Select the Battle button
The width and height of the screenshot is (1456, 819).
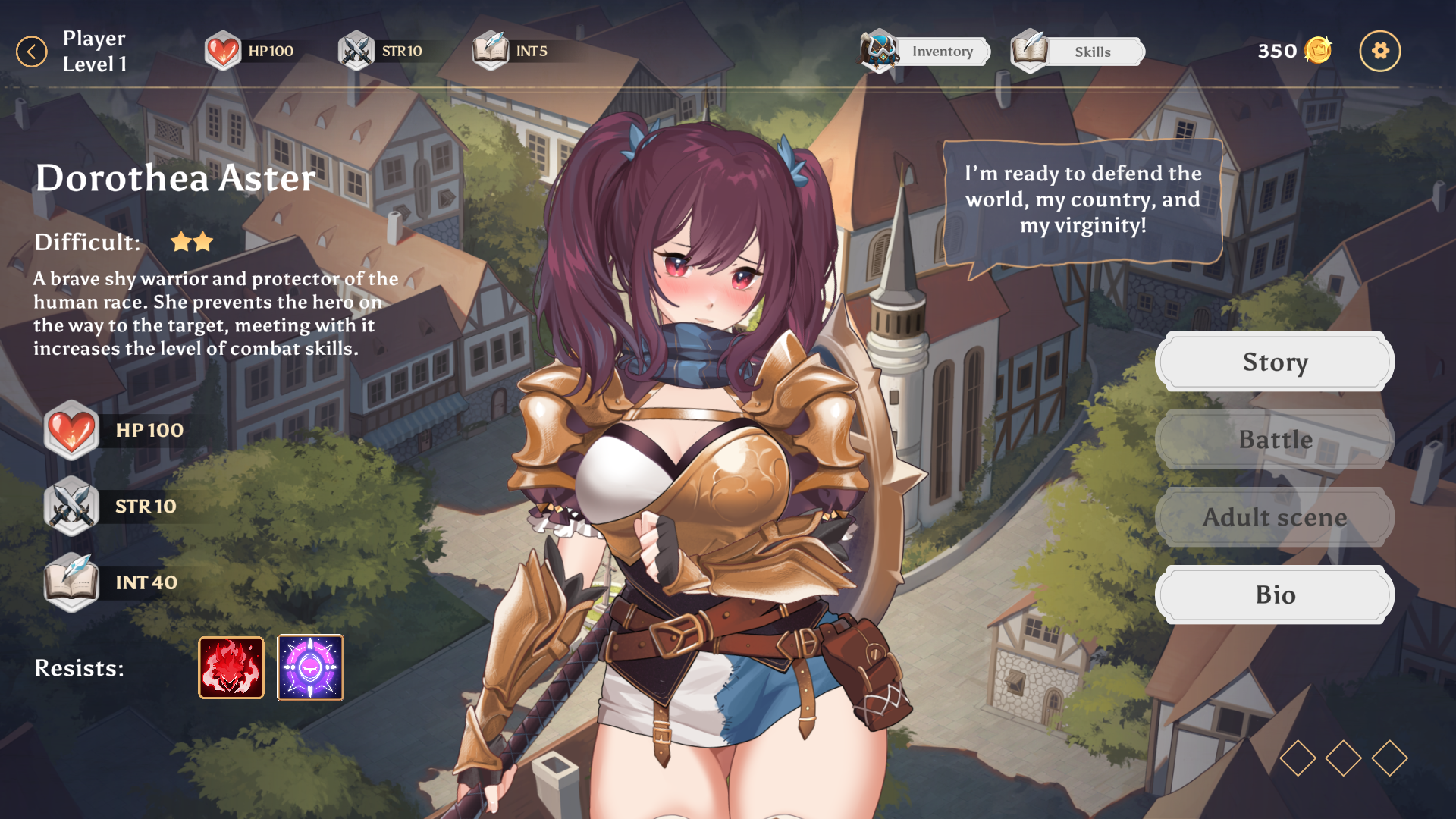pyautogui.click(x=1275, y=440)
